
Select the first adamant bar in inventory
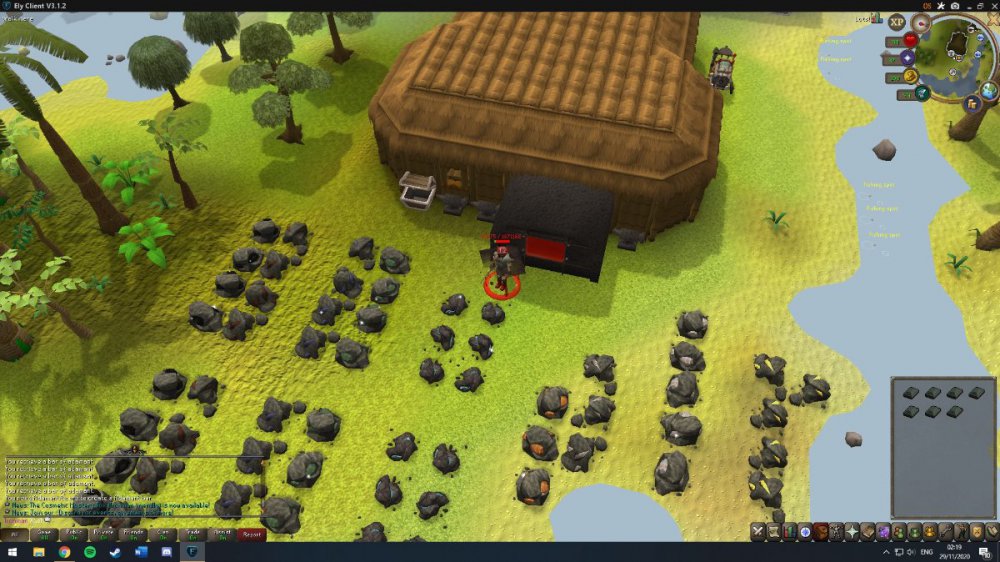tap(911, 393)
